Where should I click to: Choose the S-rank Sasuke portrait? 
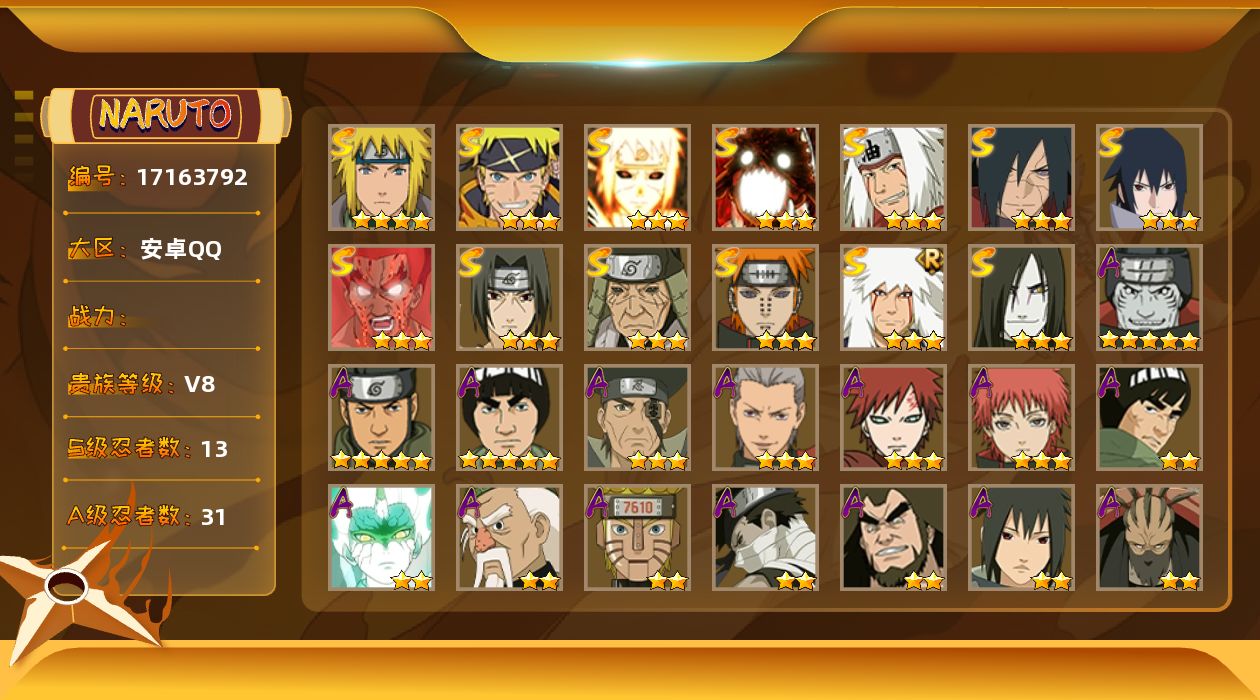1149,177
